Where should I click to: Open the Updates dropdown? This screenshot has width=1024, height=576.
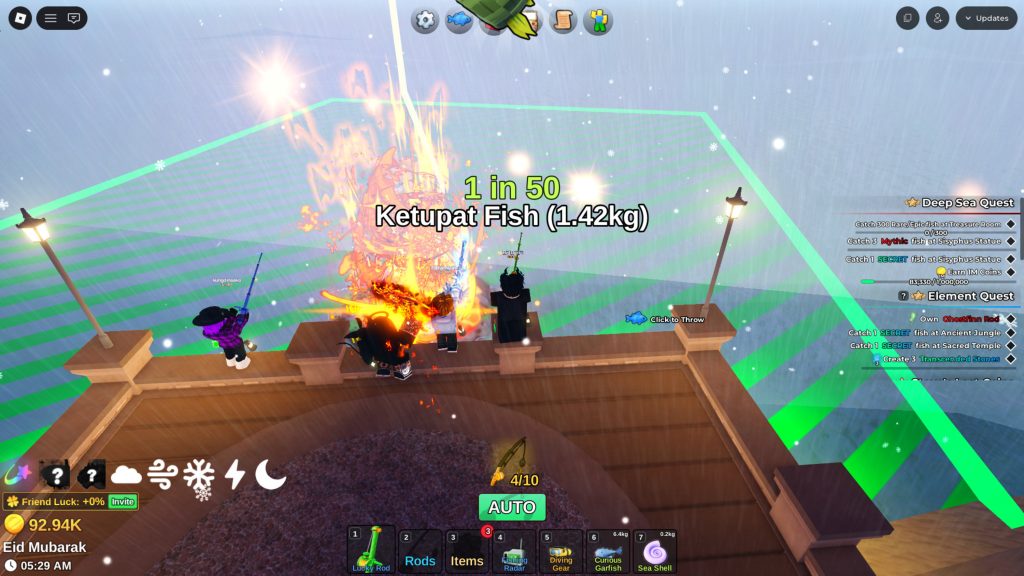coord(986,18)
